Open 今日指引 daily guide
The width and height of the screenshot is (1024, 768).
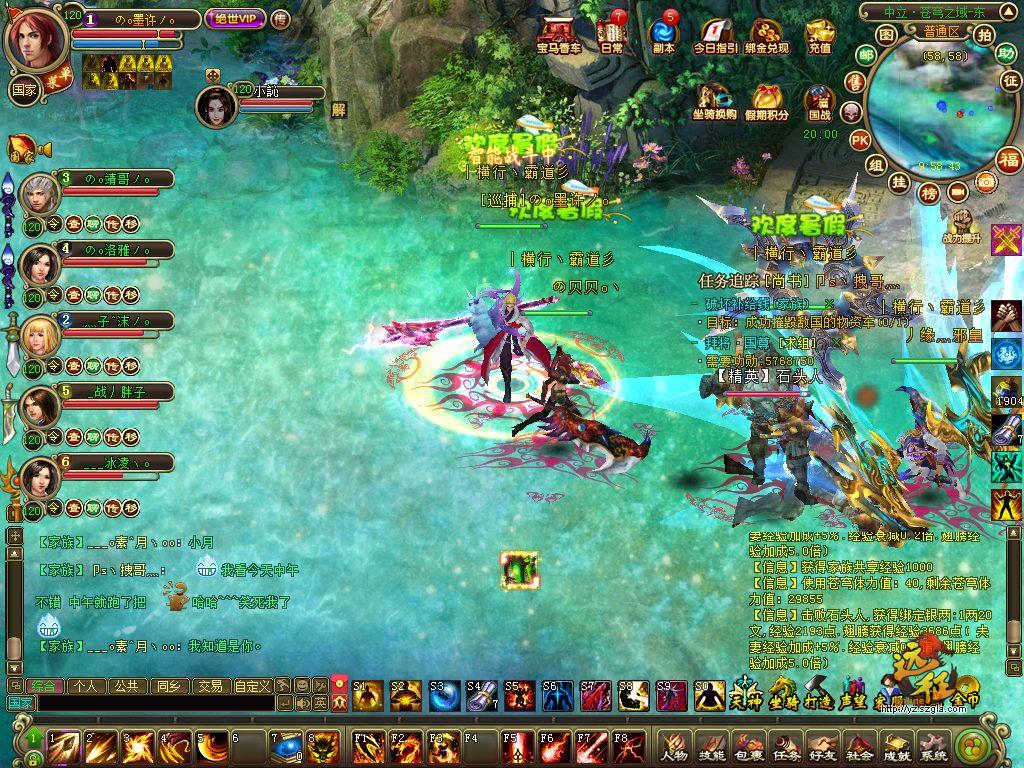click(x=715, y=35)
